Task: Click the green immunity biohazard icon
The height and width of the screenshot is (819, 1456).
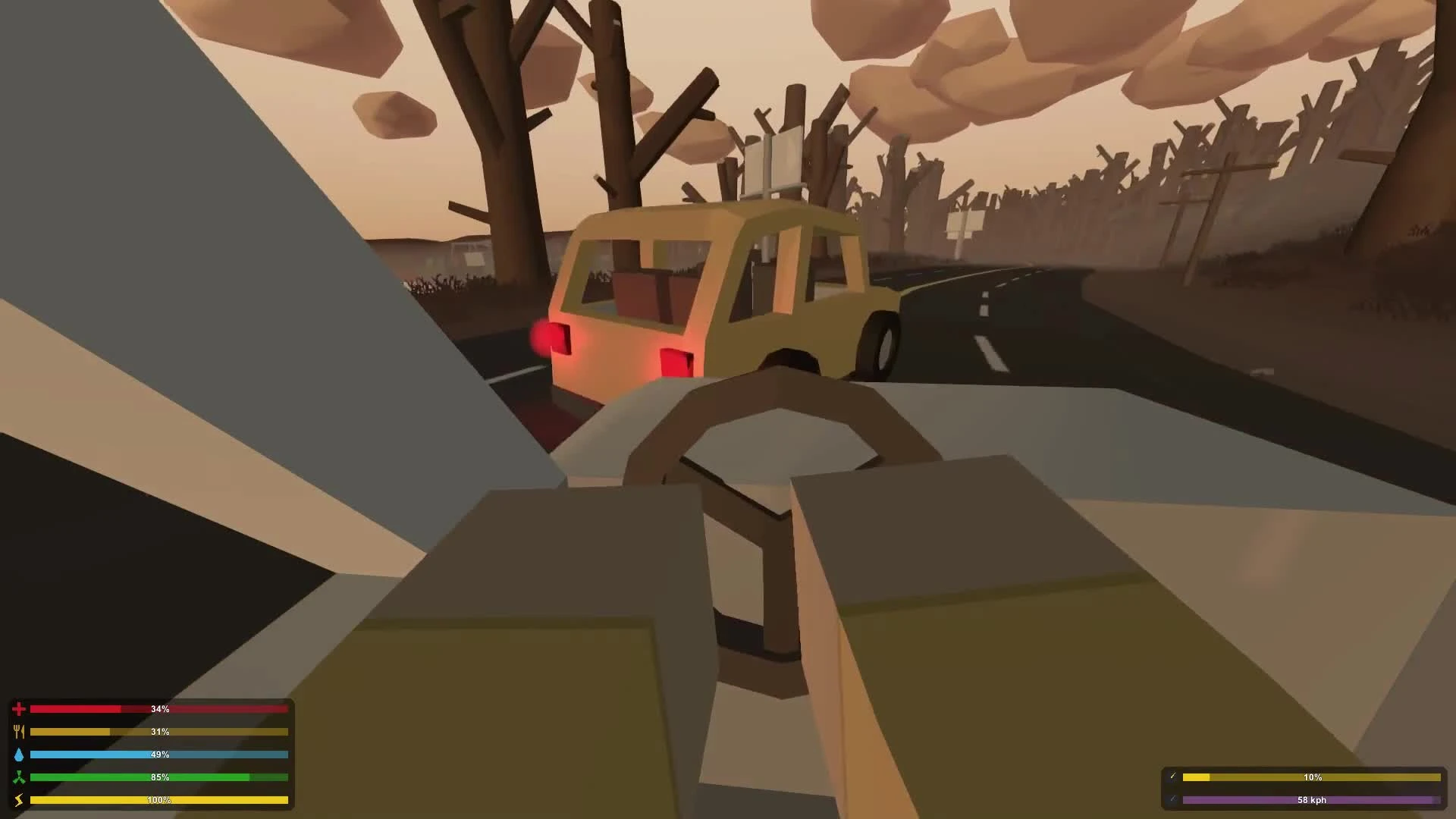Action: [x=19, y=777]
